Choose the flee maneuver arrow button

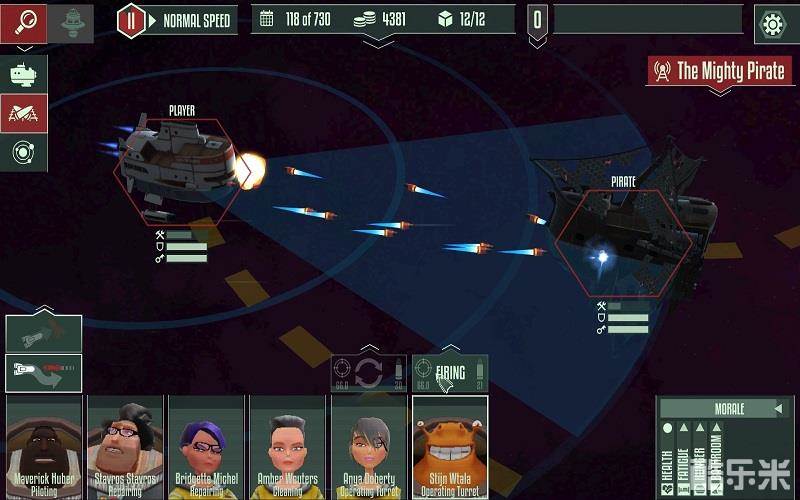(x=43, y=334)
